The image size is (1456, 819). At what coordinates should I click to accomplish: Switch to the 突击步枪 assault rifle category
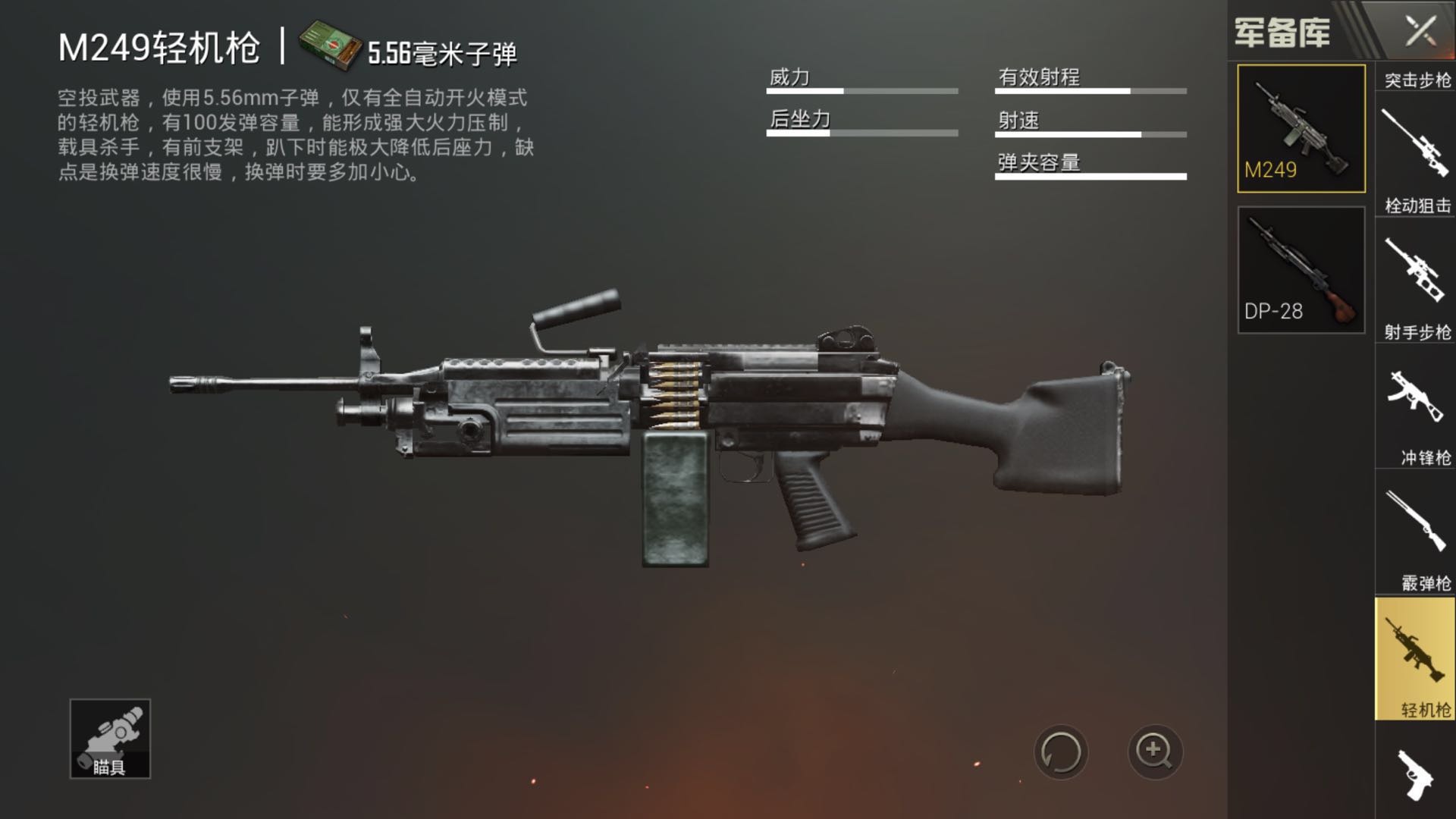pyautogui.click(x=1417, y=79)
